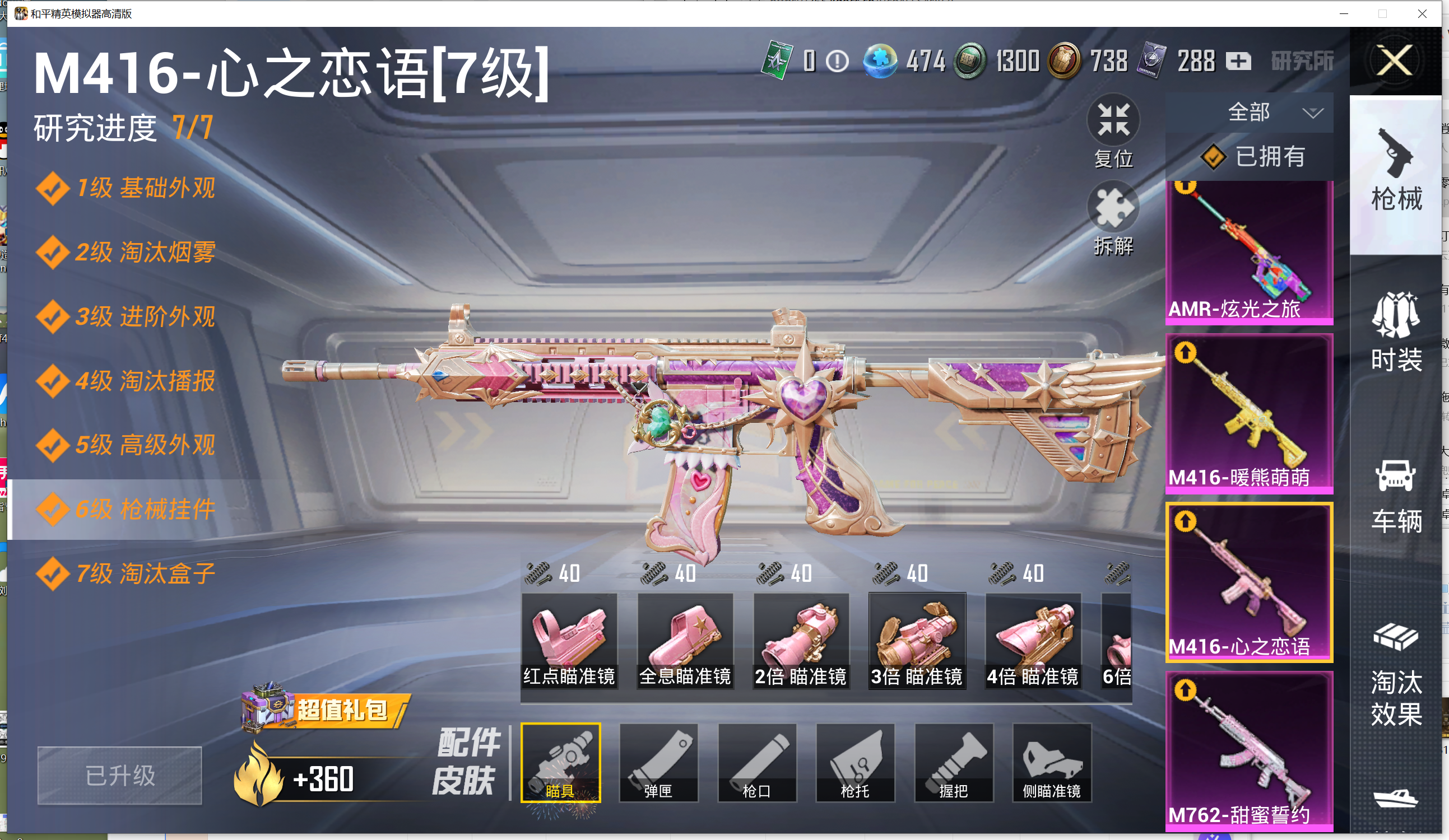Select the 红点瞄准镜 red dot sight

(569, 640)
